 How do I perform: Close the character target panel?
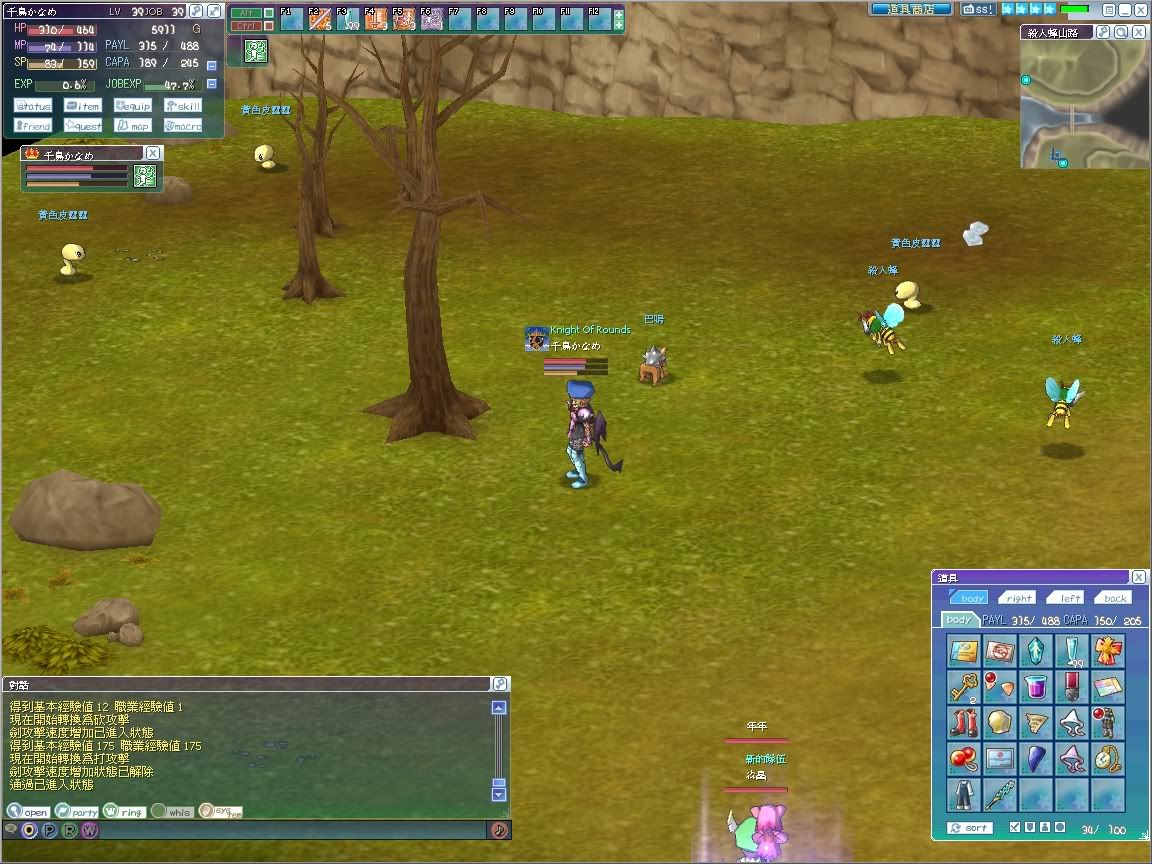pyautogui.click(x=152, y=153)
